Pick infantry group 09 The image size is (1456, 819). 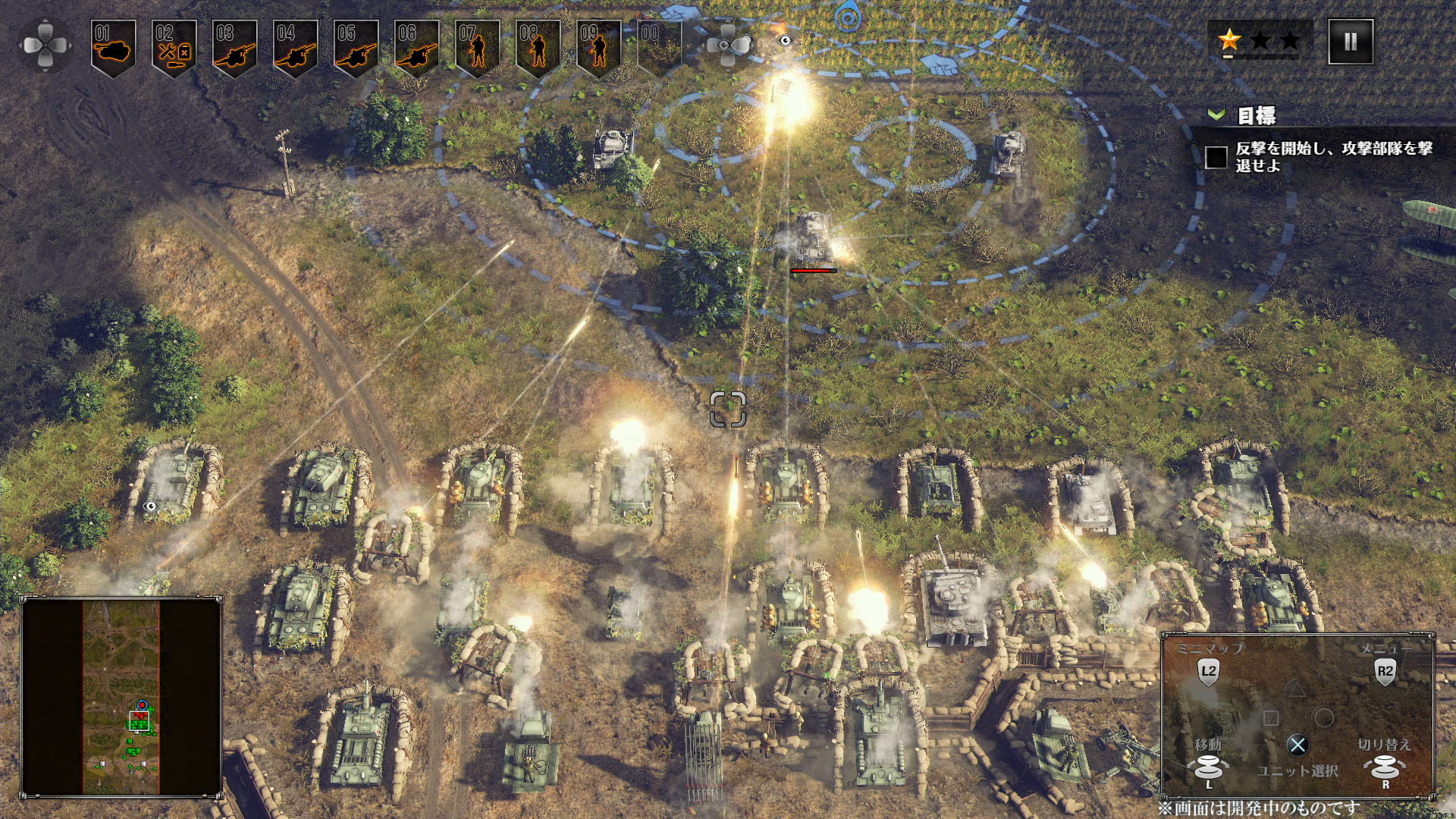(x=599, y=48)
